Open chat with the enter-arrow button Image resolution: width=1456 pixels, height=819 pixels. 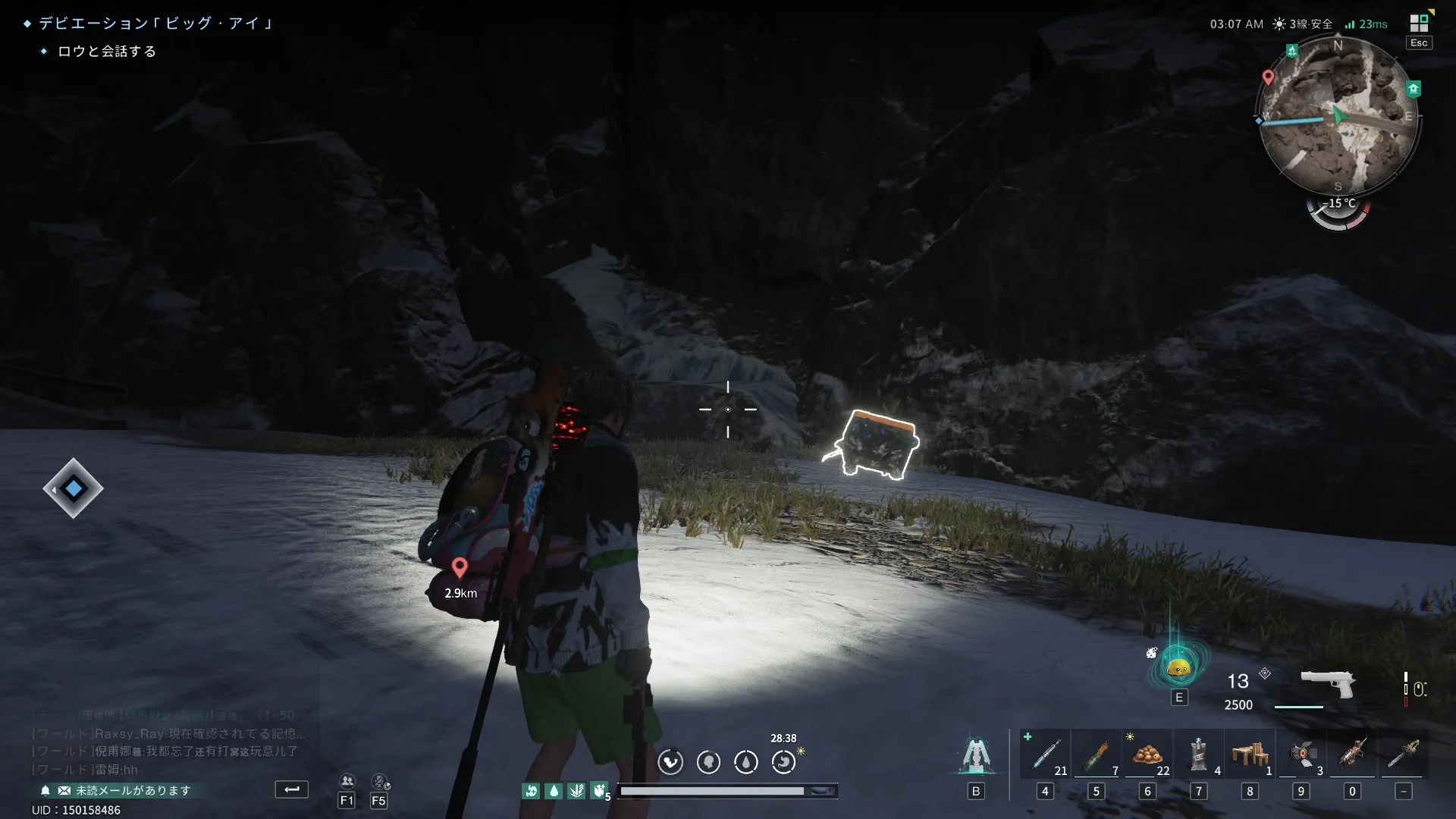click(291, 789)
